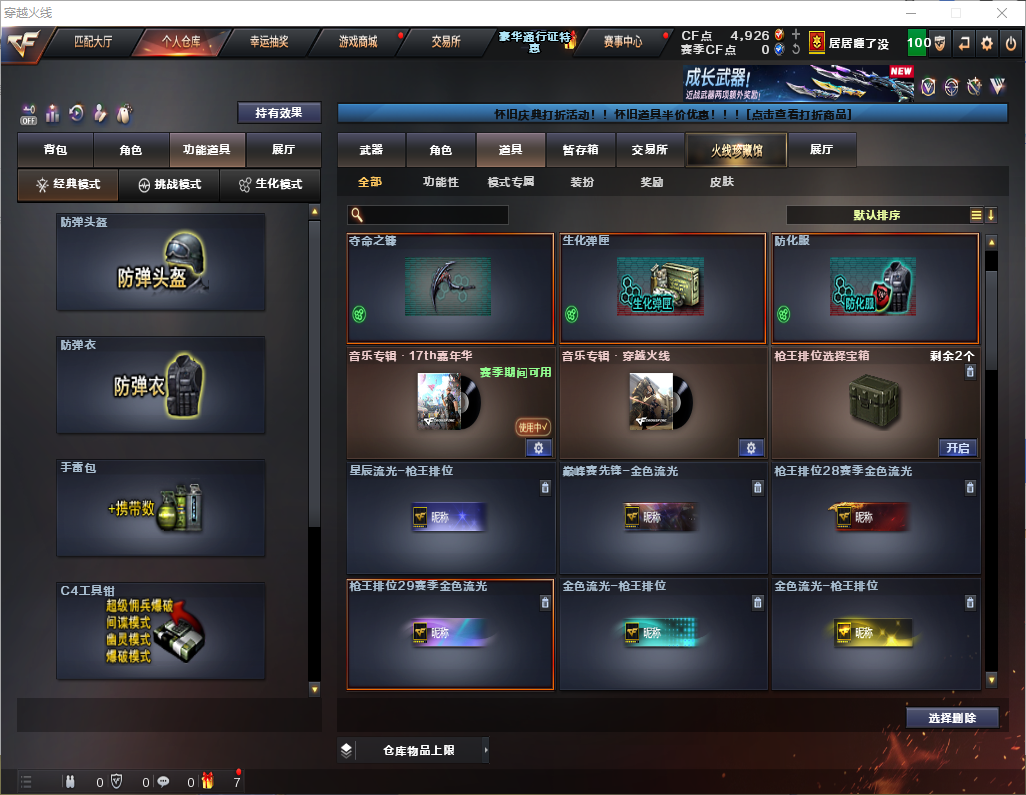Select the 夺命之镰 item card
1026x795 pixels.
point(450,289)
